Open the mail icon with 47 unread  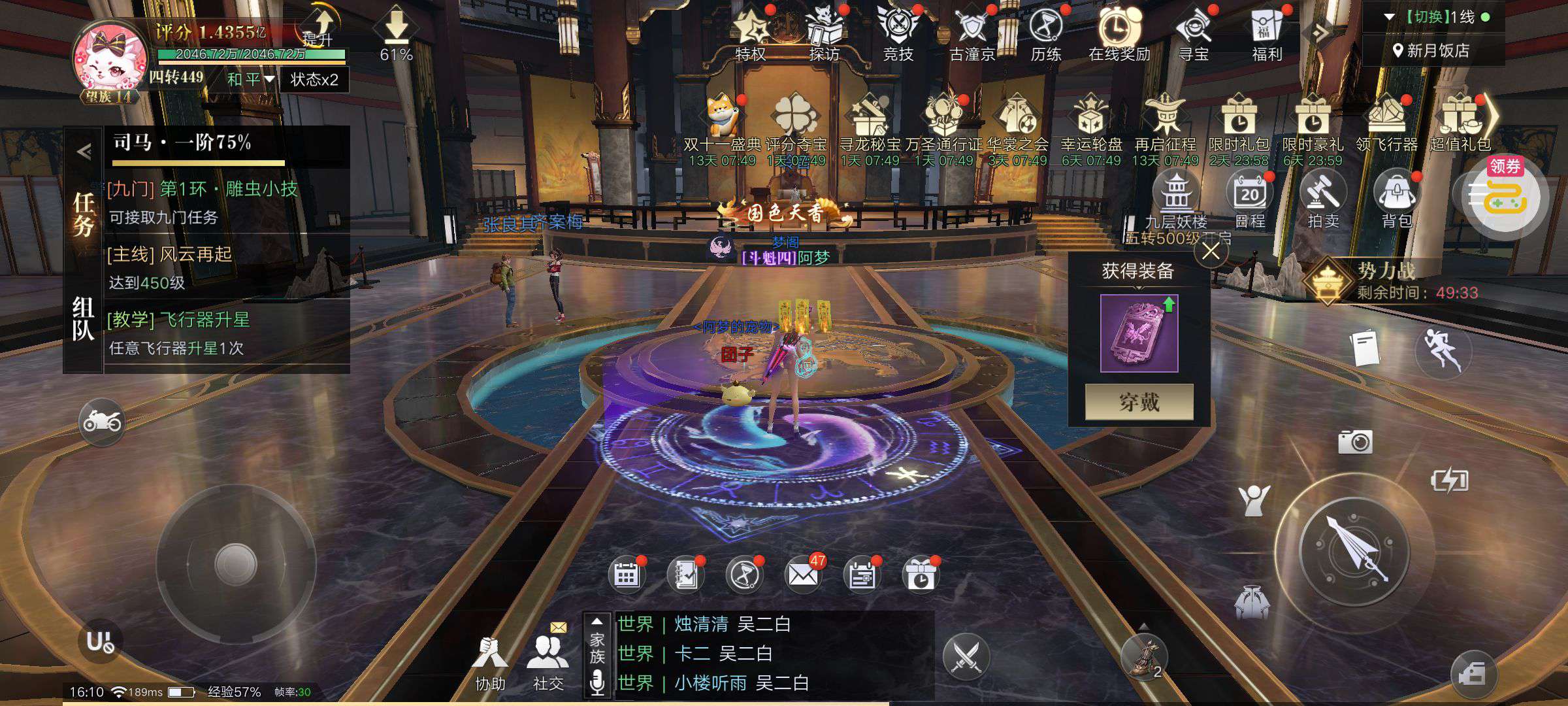point(803,575)
